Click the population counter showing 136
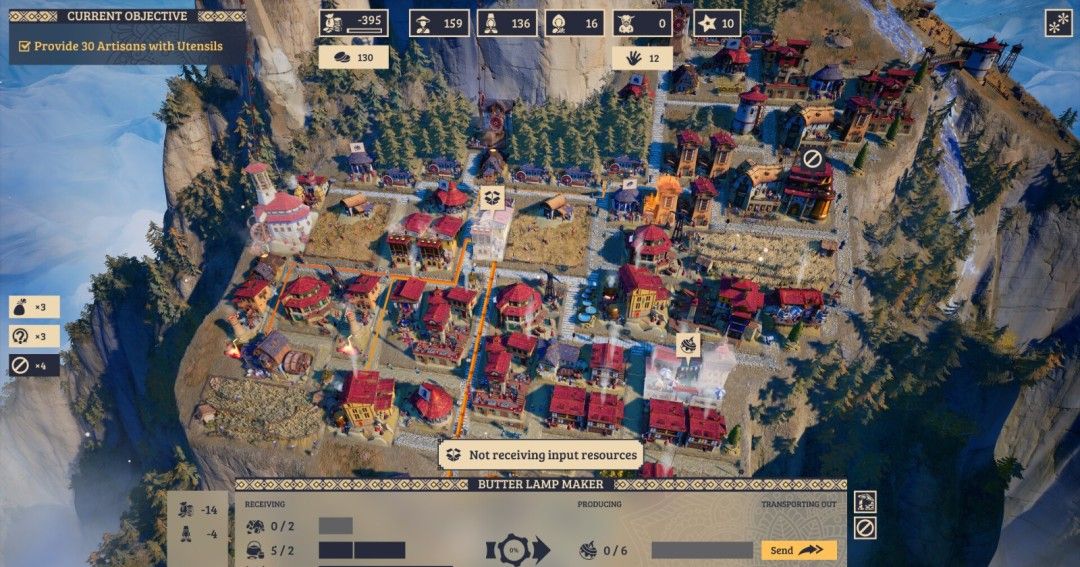1080x567 pixels. coord(507,23)
